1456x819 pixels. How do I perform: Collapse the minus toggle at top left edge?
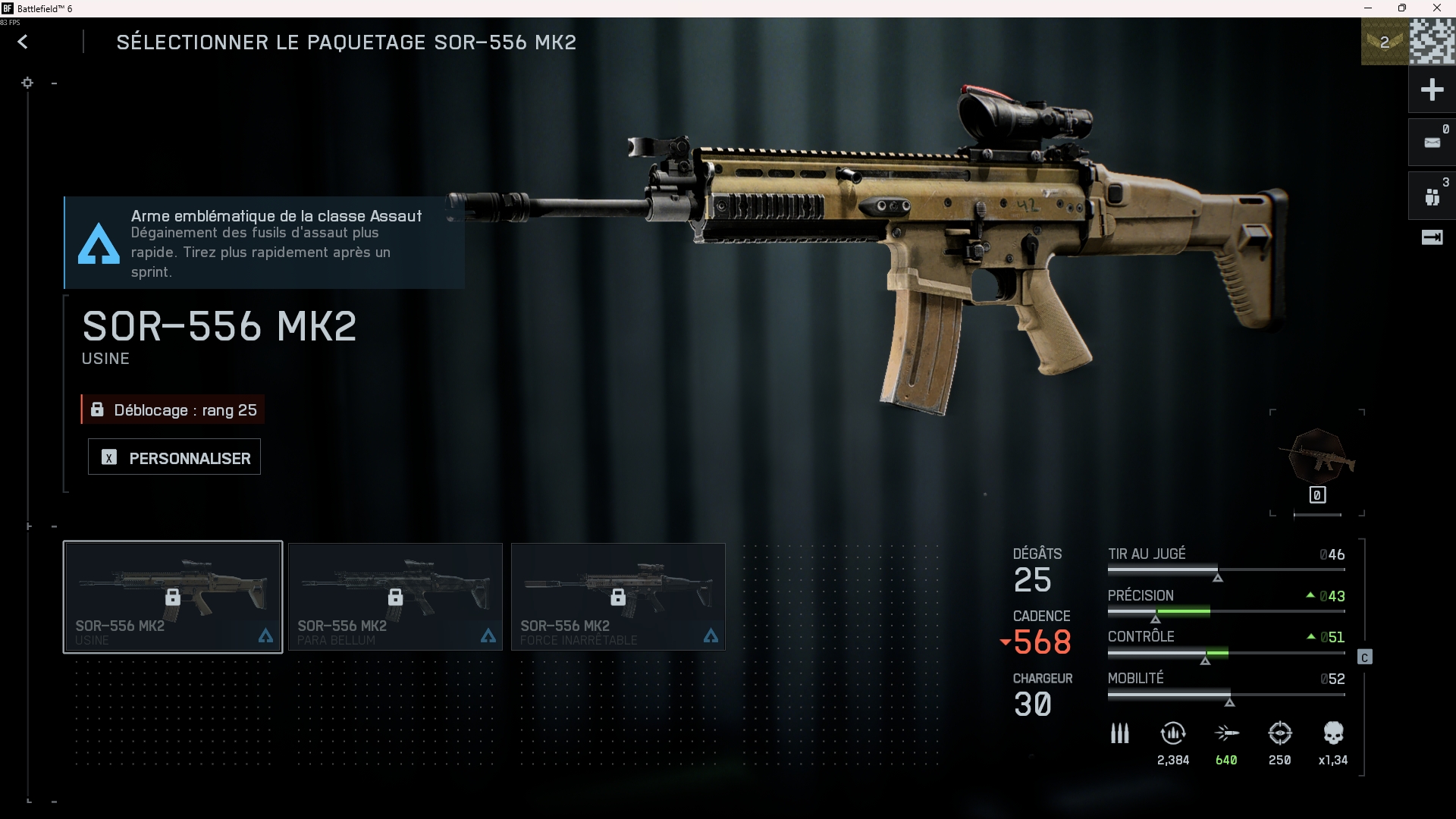click(53, 83)
